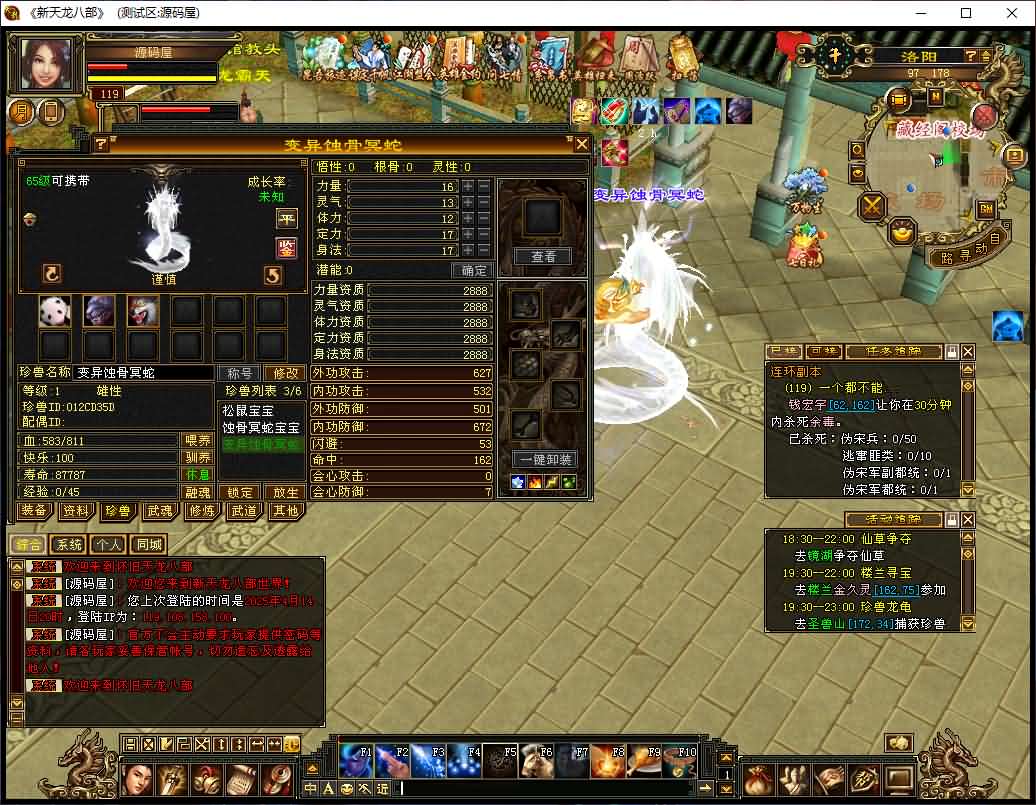
Task: Release the pet with 放生 button
Action: [286, 492]
